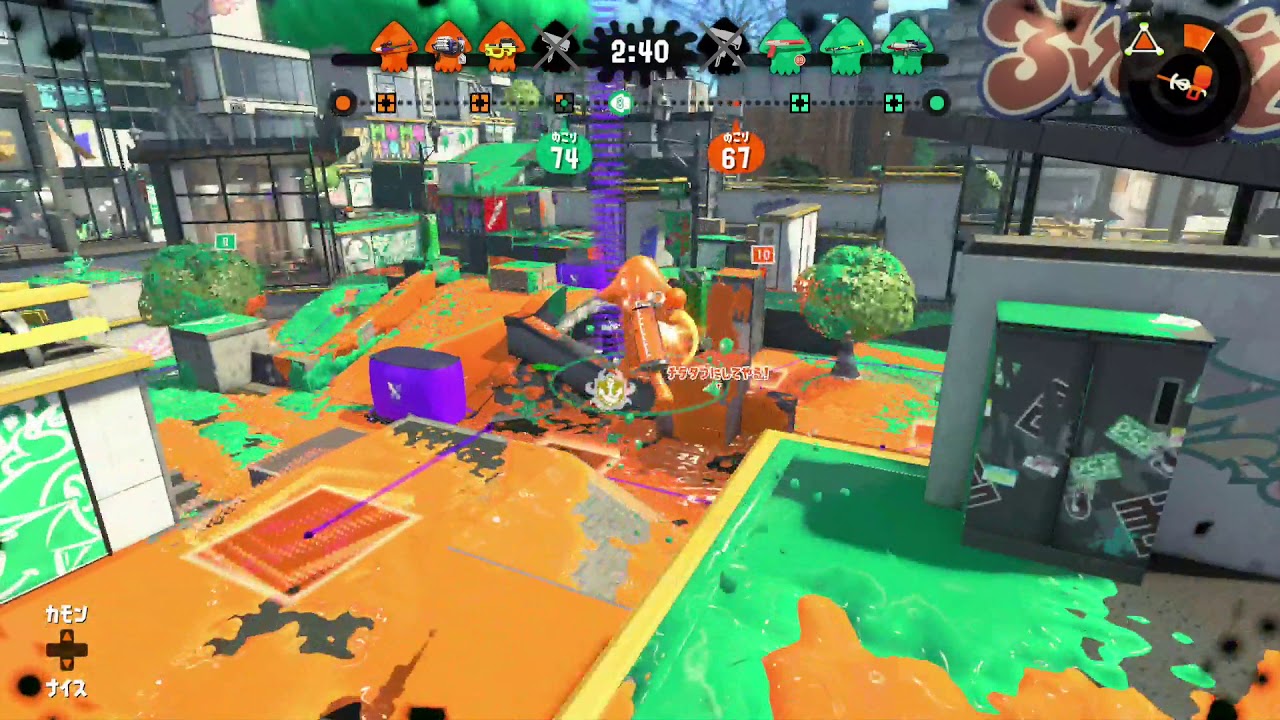Expand the green circle at the progress bar's right end
The image size is (1280, 720).
[938, 100]
